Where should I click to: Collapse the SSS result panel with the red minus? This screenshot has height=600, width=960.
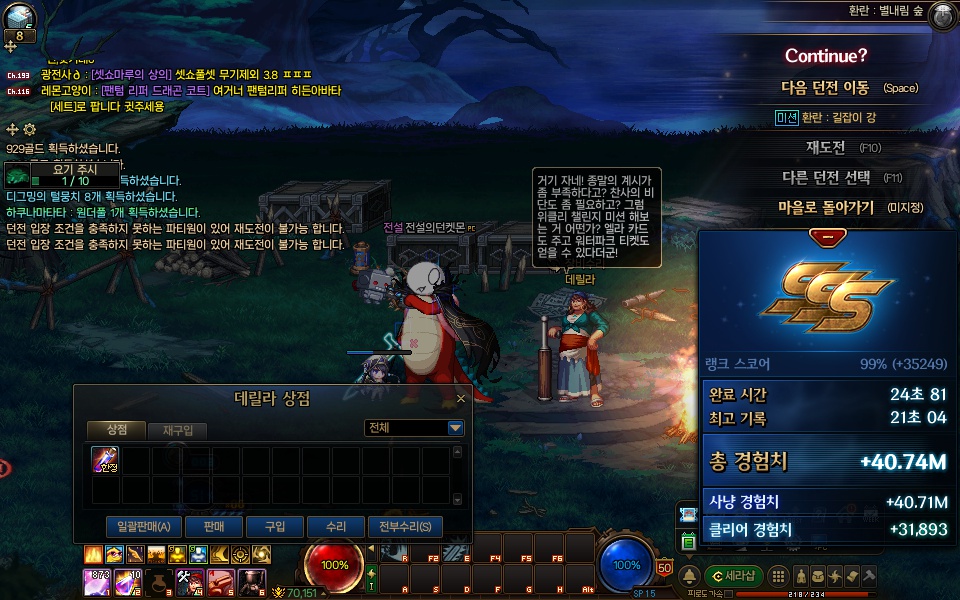tap(827, 237)
